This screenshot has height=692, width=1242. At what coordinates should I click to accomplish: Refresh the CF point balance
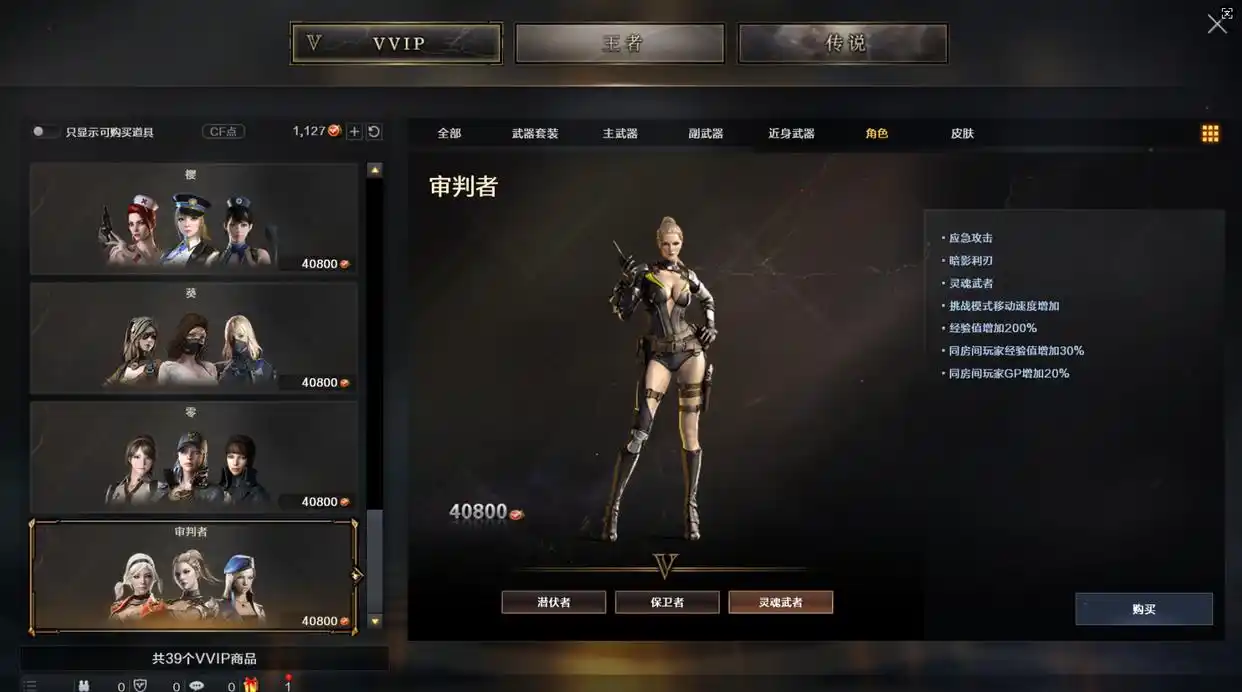pos(374,132)
